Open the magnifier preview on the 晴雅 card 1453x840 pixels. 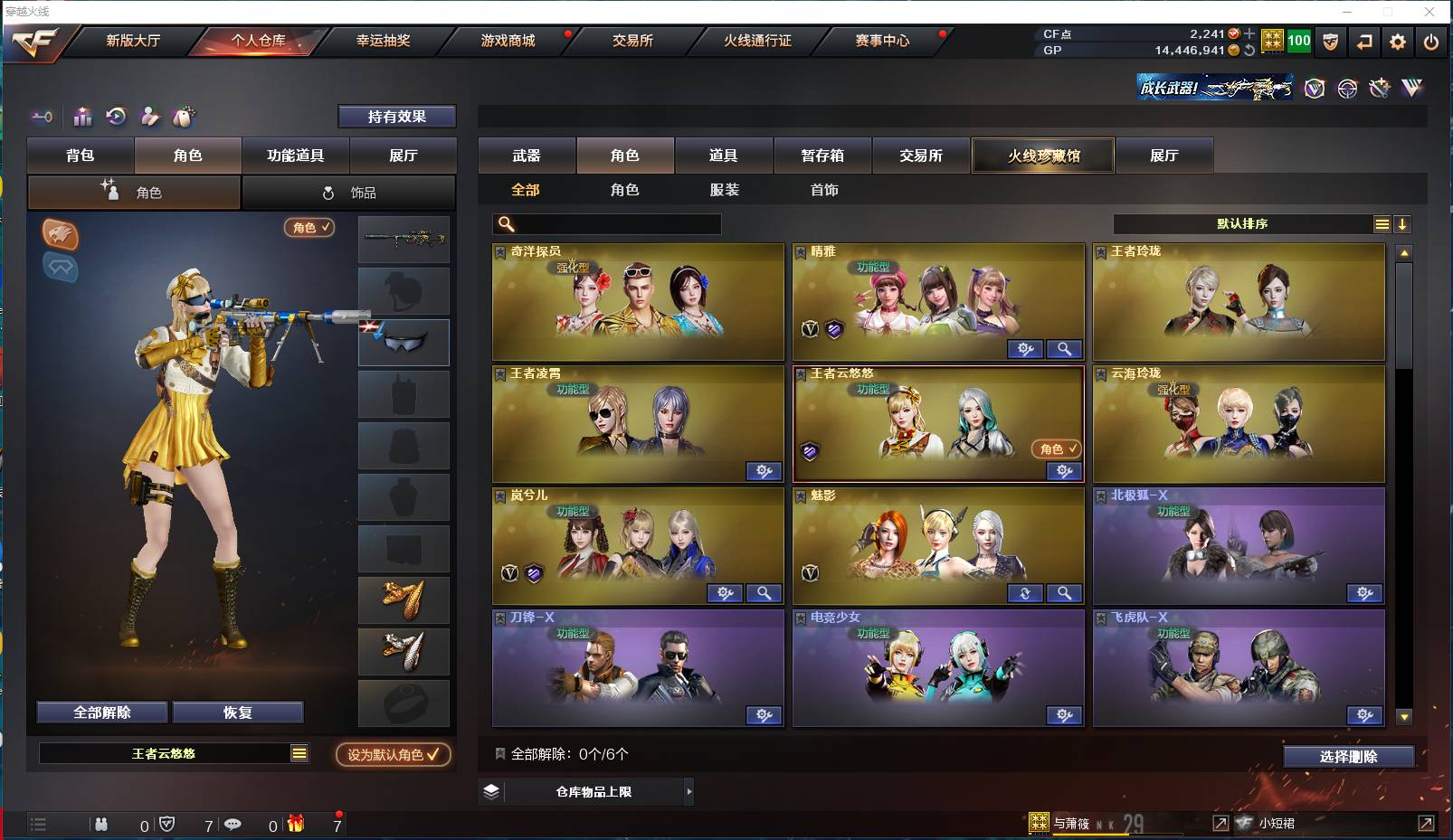(x=1065, y=349)
